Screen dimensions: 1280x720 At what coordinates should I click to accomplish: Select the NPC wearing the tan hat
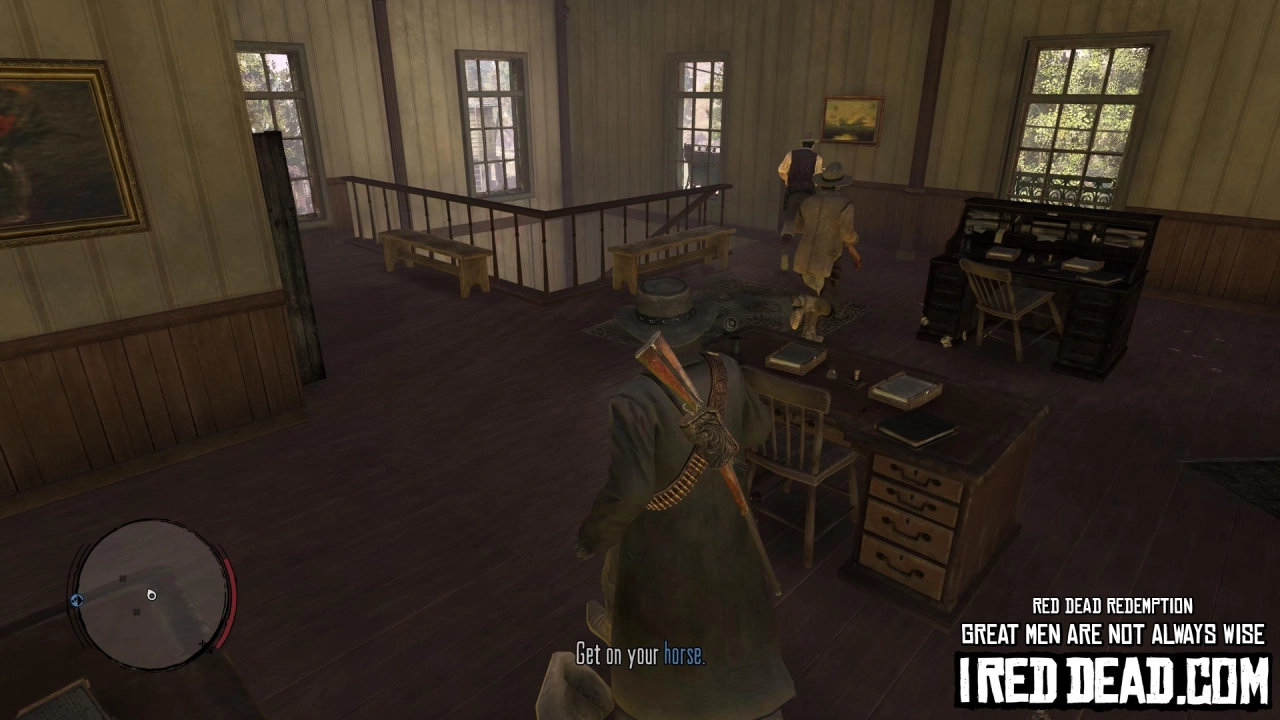[x=825, y=230]
